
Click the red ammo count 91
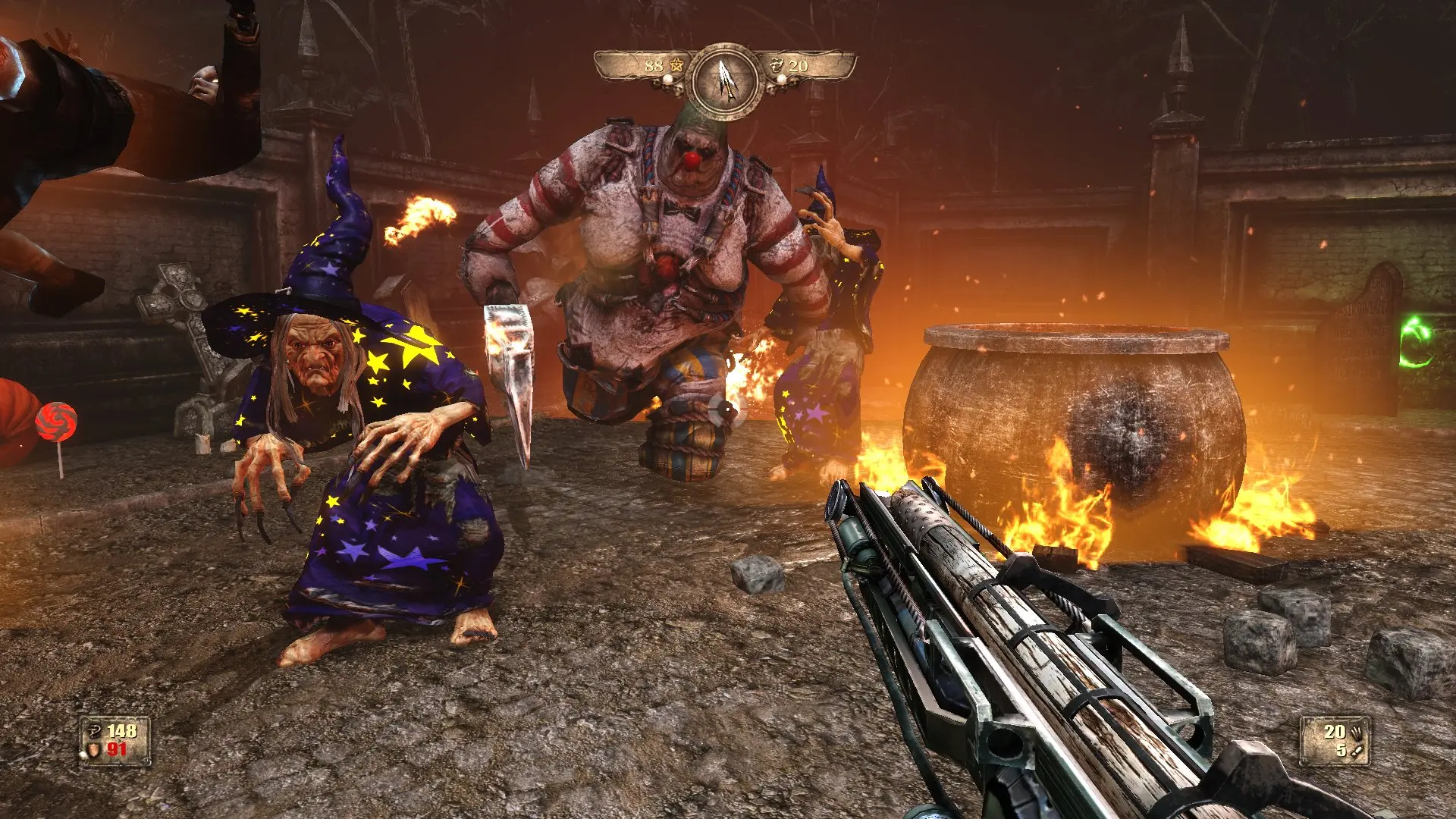117,748
